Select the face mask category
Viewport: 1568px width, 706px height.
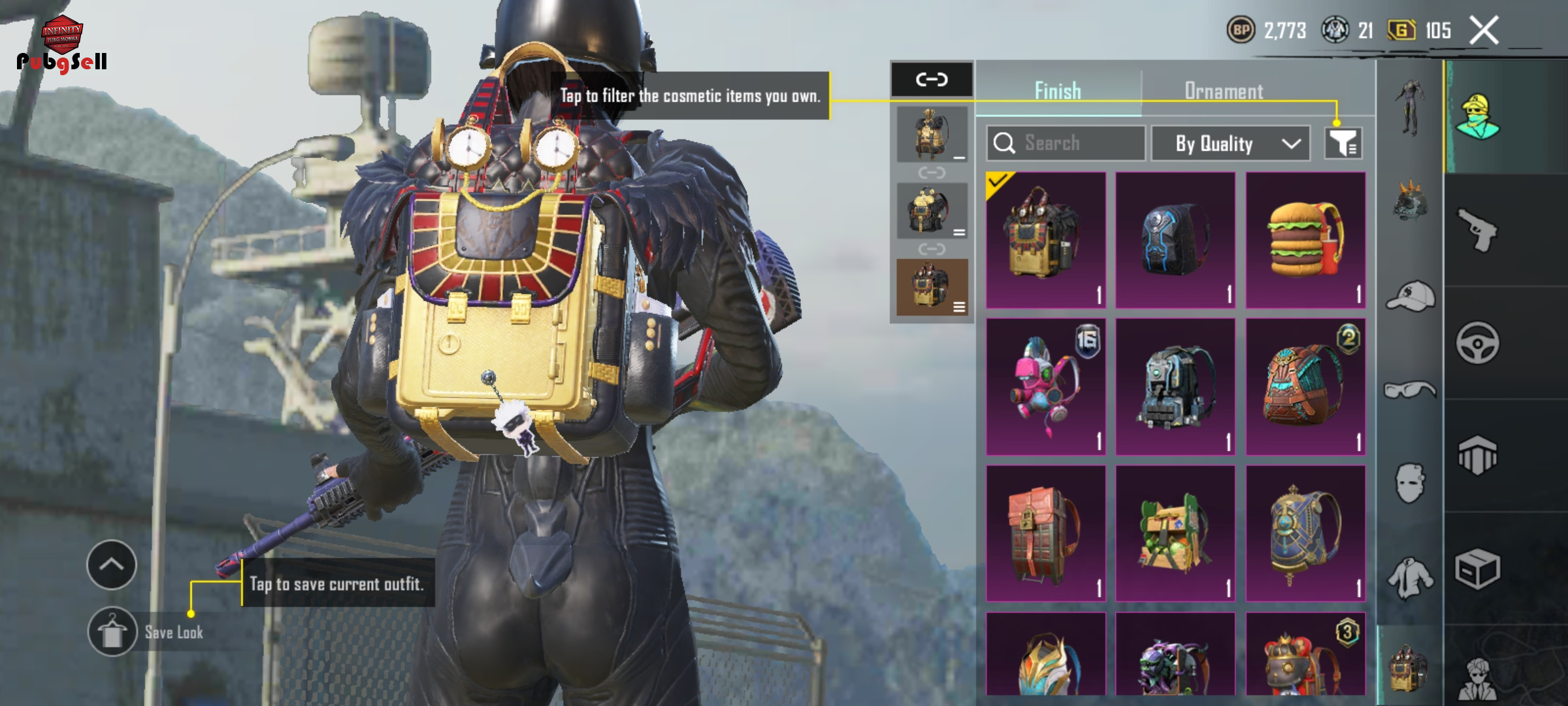(1410, 484)
